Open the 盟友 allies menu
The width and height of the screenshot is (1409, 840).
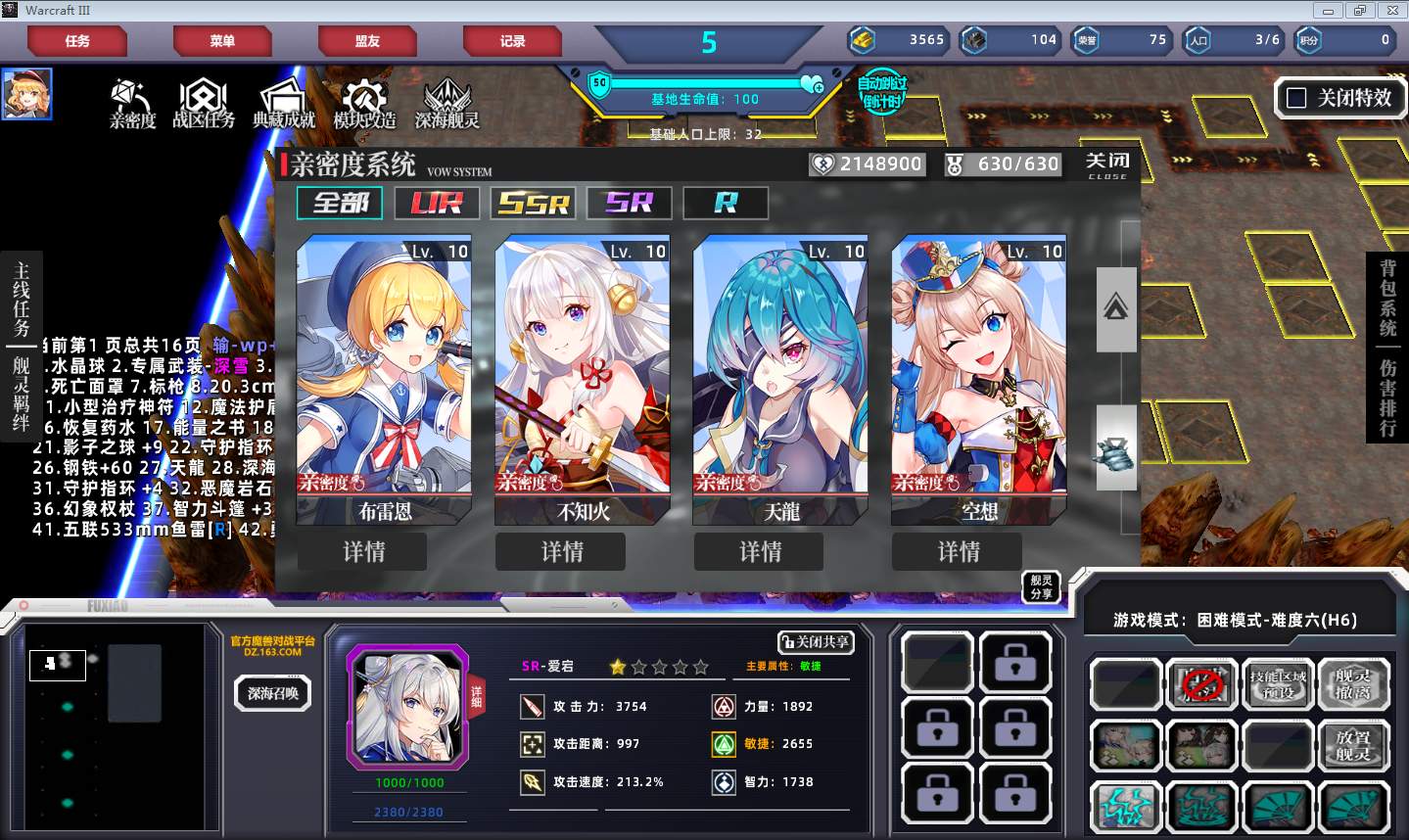[367, 41]
